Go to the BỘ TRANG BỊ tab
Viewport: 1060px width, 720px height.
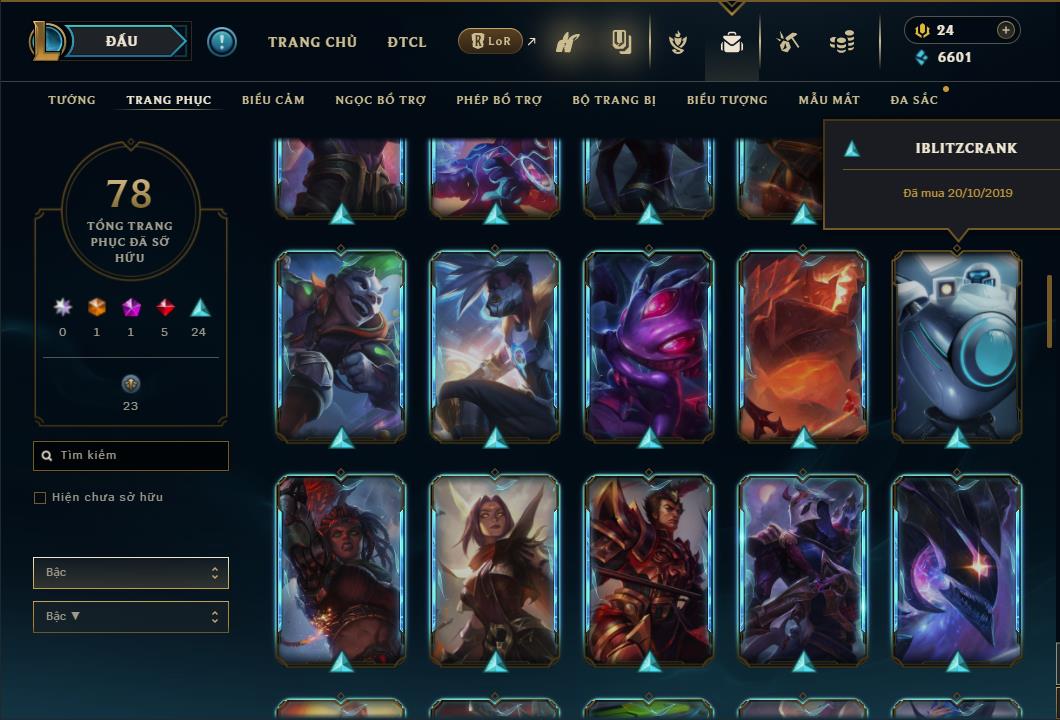click(x=614, y=100)
